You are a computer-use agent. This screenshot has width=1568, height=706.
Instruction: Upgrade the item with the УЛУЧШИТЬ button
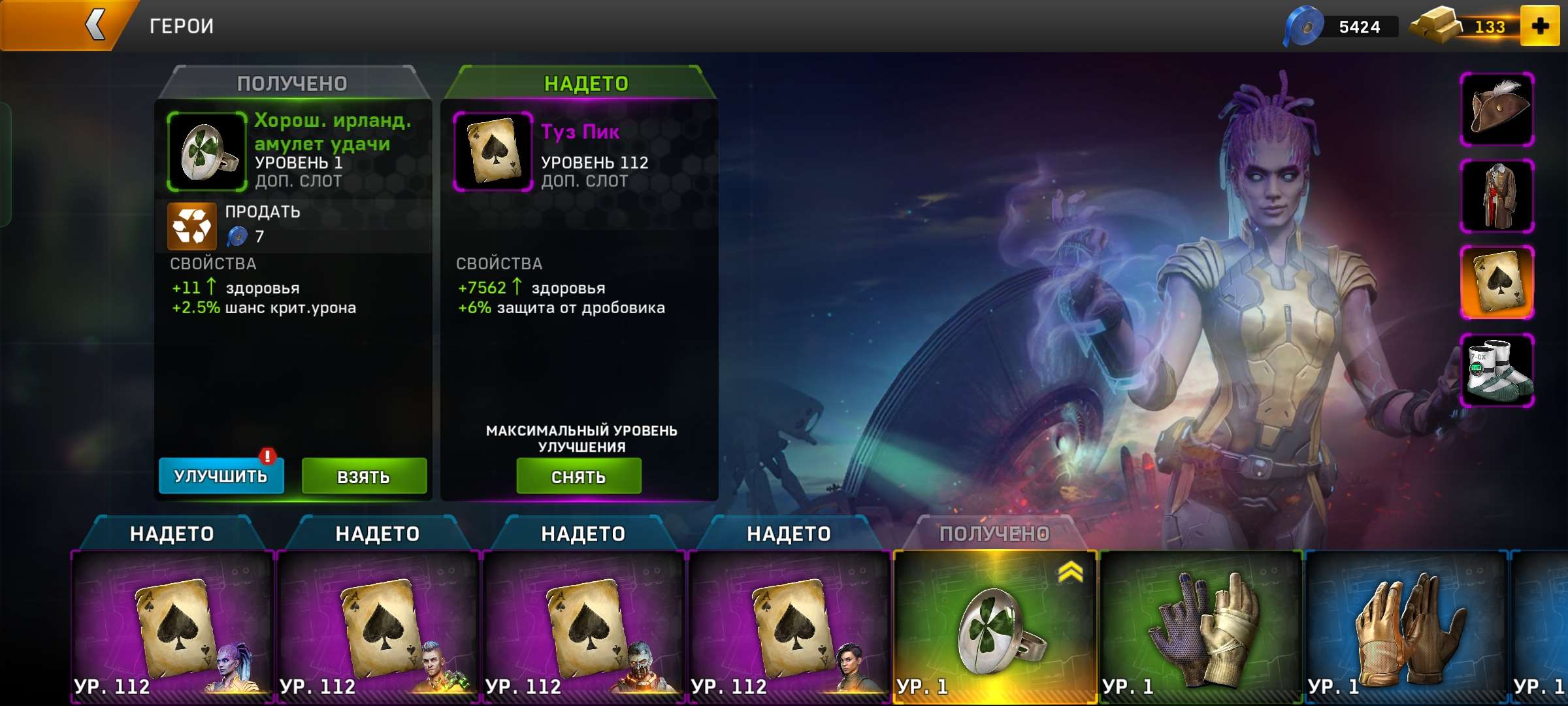pos(221,476)
